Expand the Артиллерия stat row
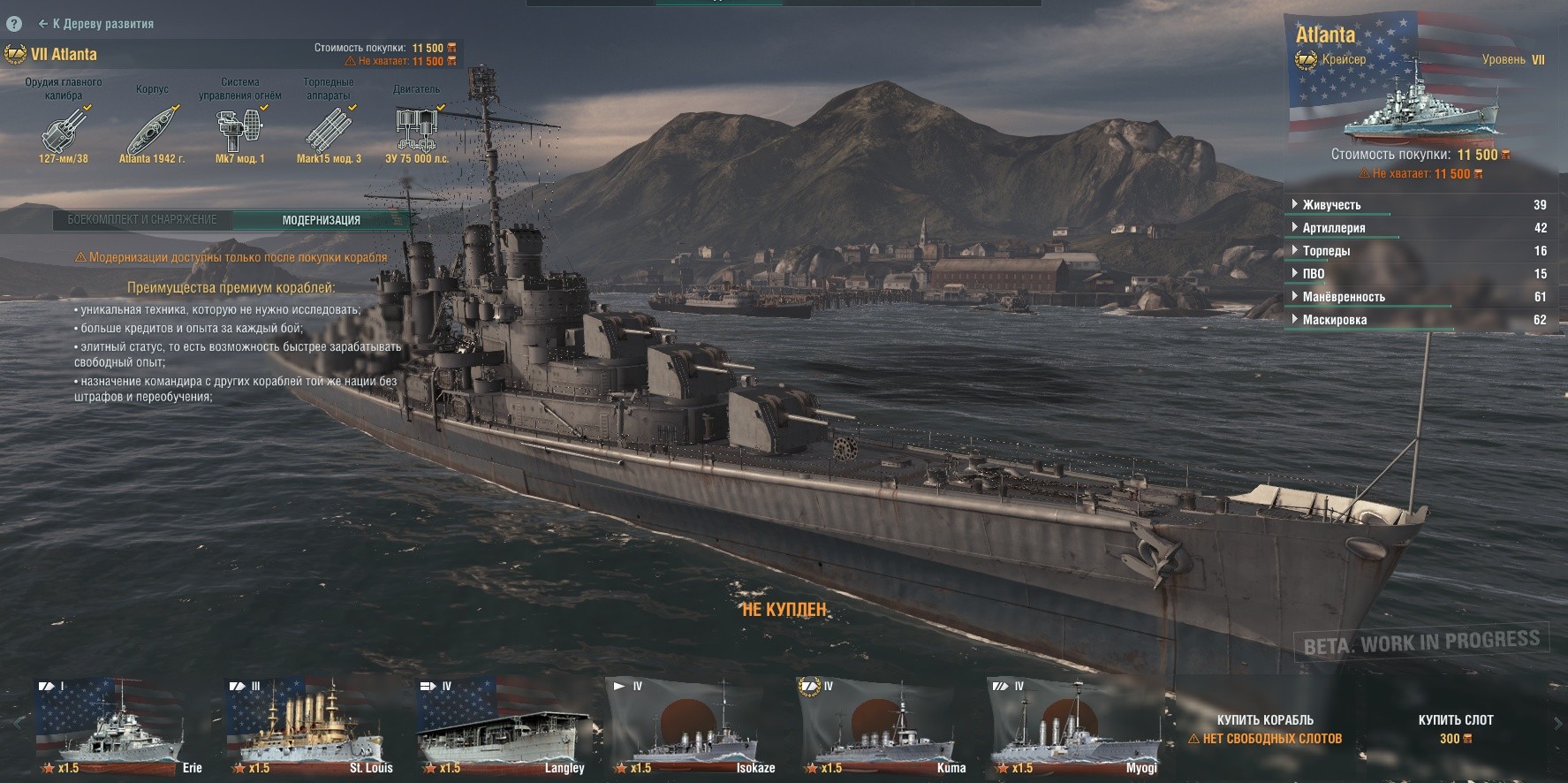Image resolution: width=1568 pixels, height=783 pixels. tap(1333, 228)
